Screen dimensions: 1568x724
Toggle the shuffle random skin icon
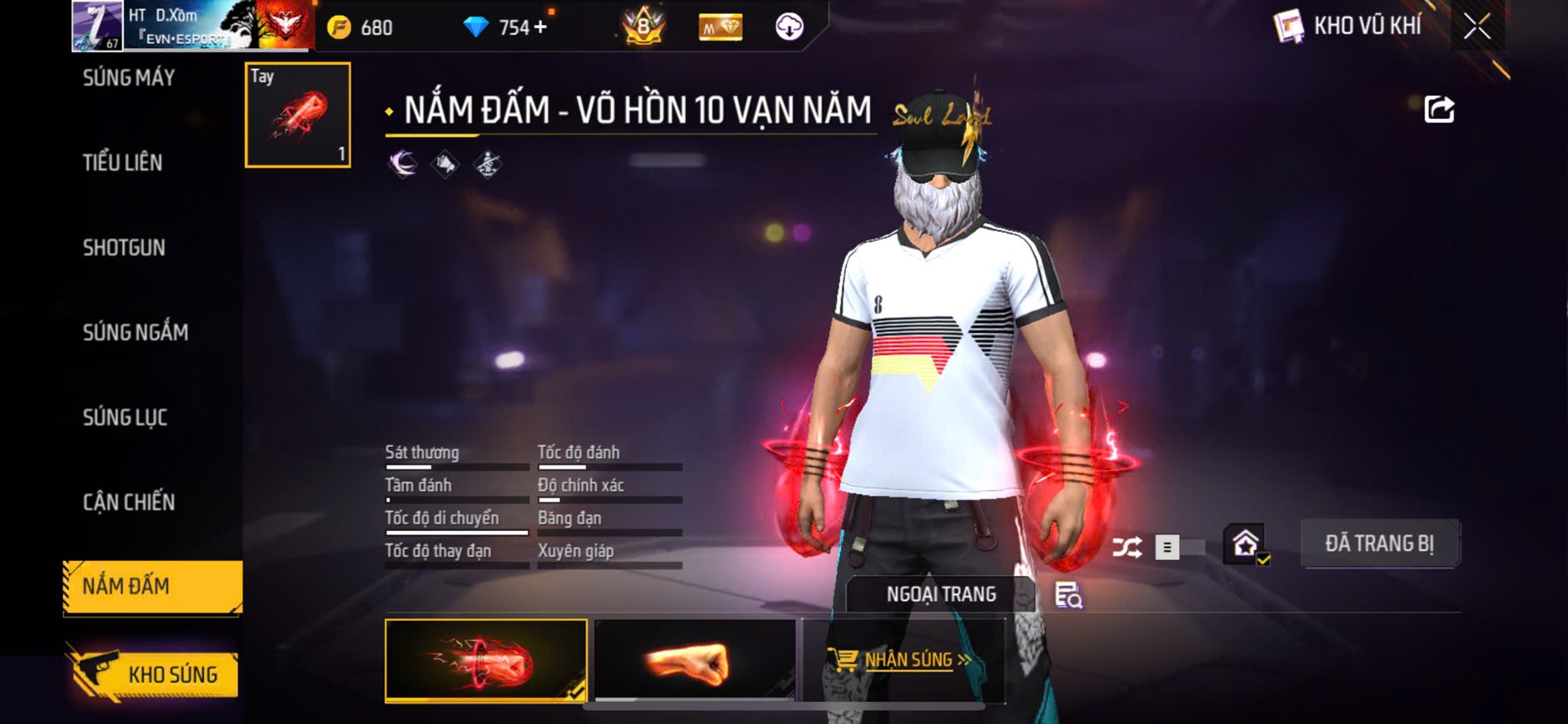click(x=1127, y=548)
